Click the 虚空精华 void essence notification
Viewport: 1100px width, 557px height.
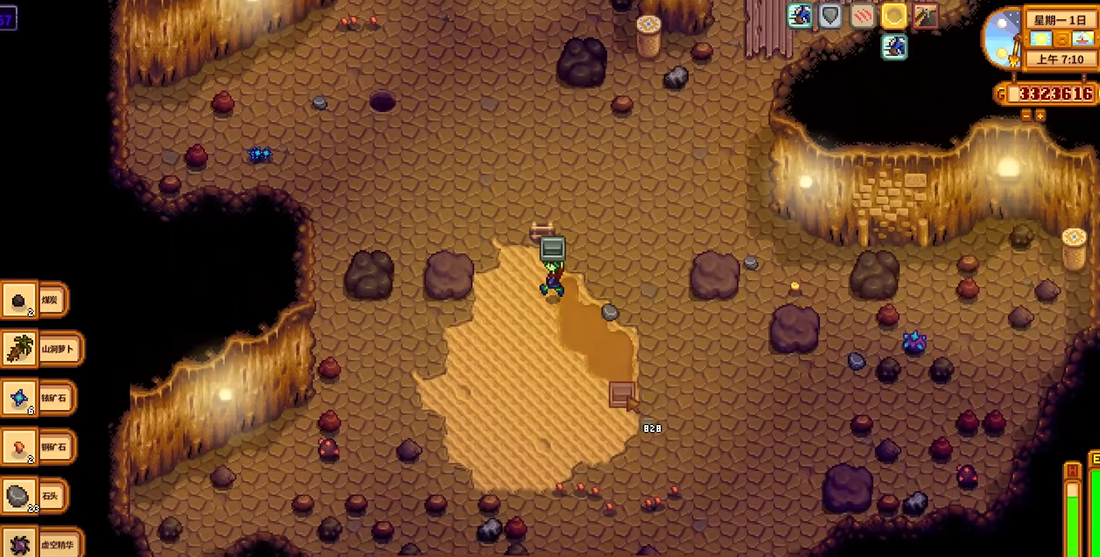click(40, 544)
